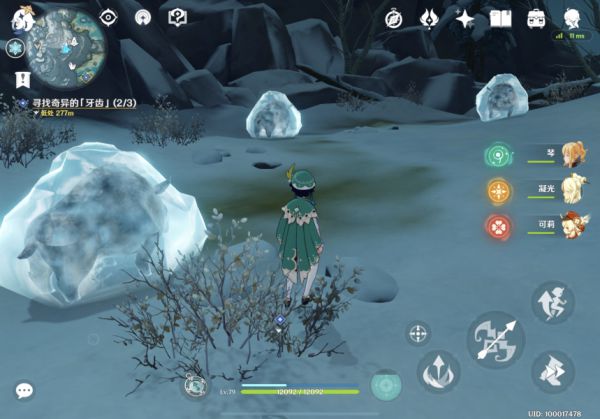This screenshot has width=600, height=419.
Task: Open the four-pointed star wish menu
Action: [465, 18]
